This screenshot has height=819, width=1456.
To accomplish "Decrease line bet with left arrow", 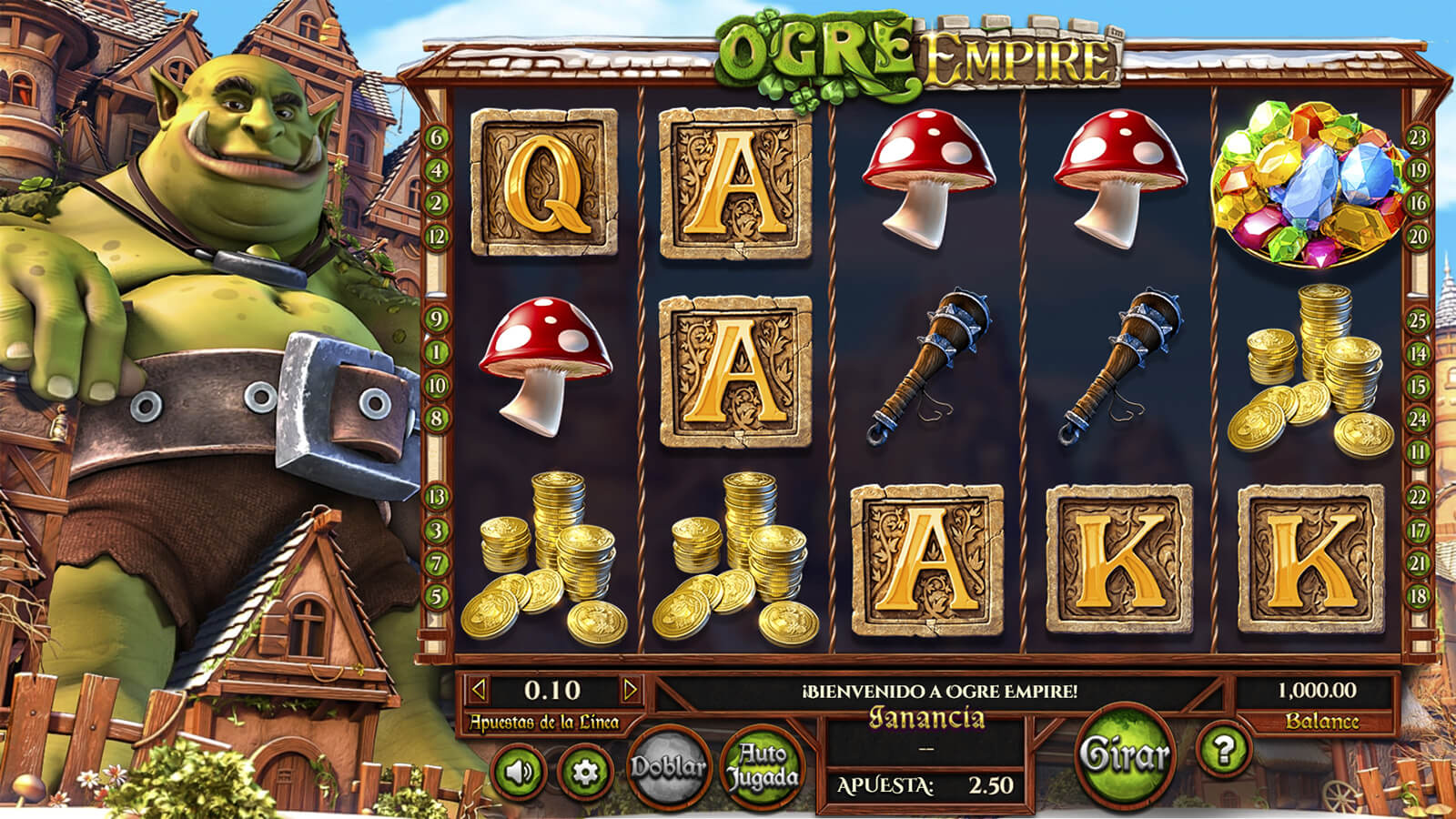I will click(479, 690).
